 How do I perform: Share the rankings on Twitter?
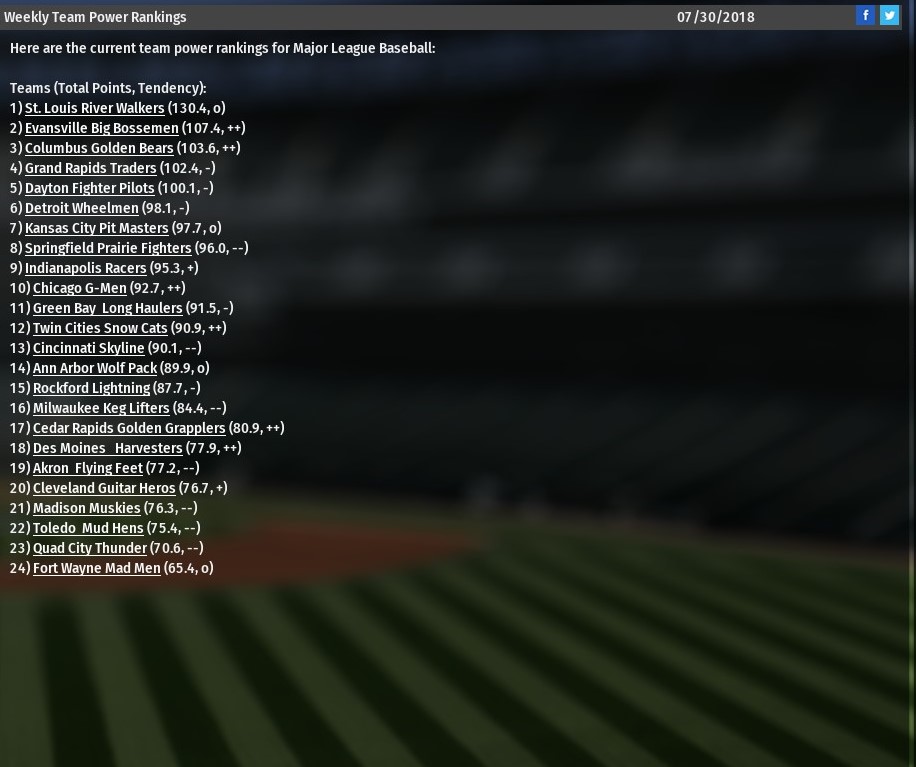889,15
